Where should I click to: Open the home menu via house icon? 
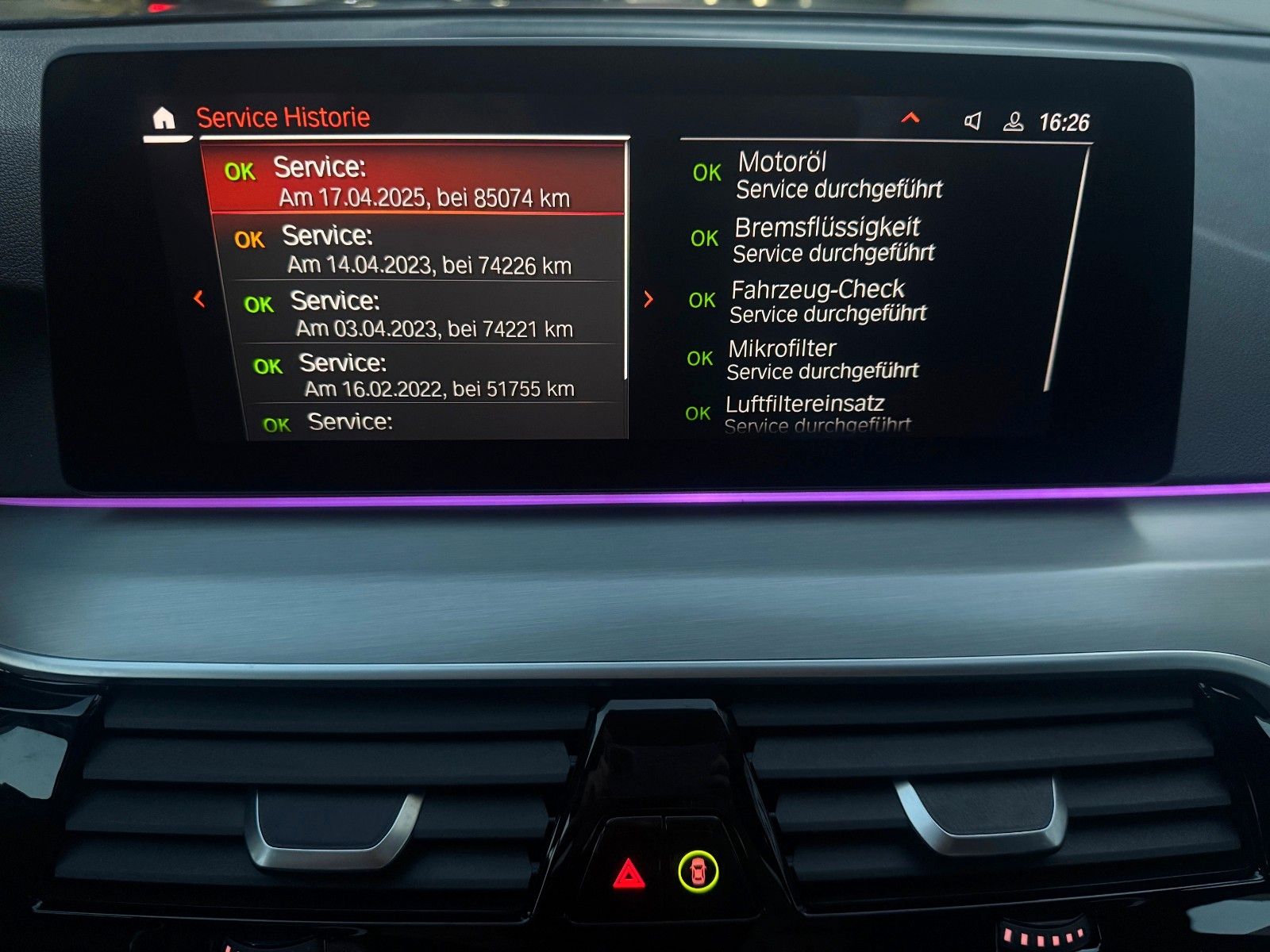163,117
